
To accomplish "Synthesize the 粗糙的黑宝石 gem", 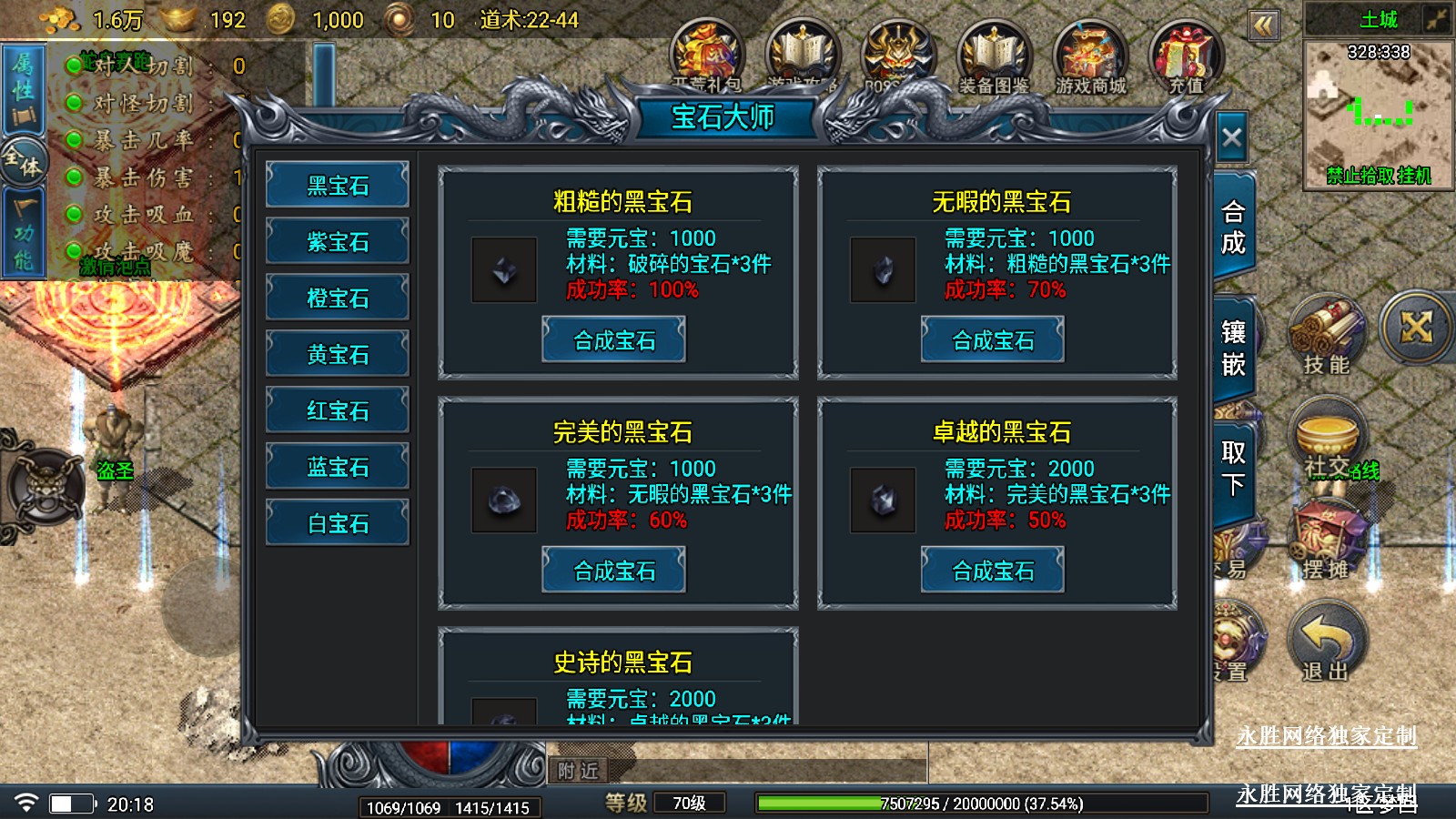I will (614, 340).
